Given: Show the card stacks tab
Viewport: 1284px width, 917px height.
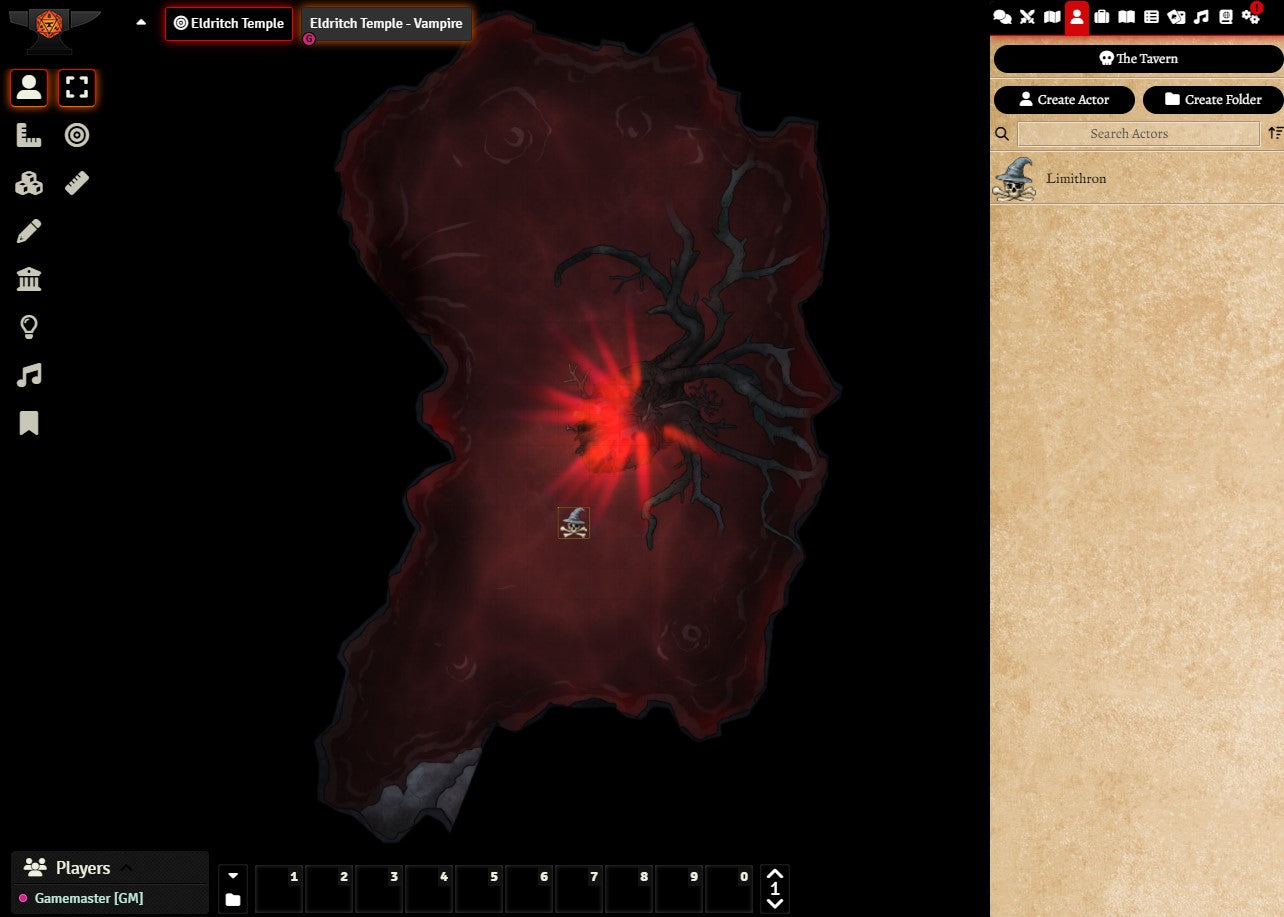Looking at the screenshot, I should [1176, 17].
